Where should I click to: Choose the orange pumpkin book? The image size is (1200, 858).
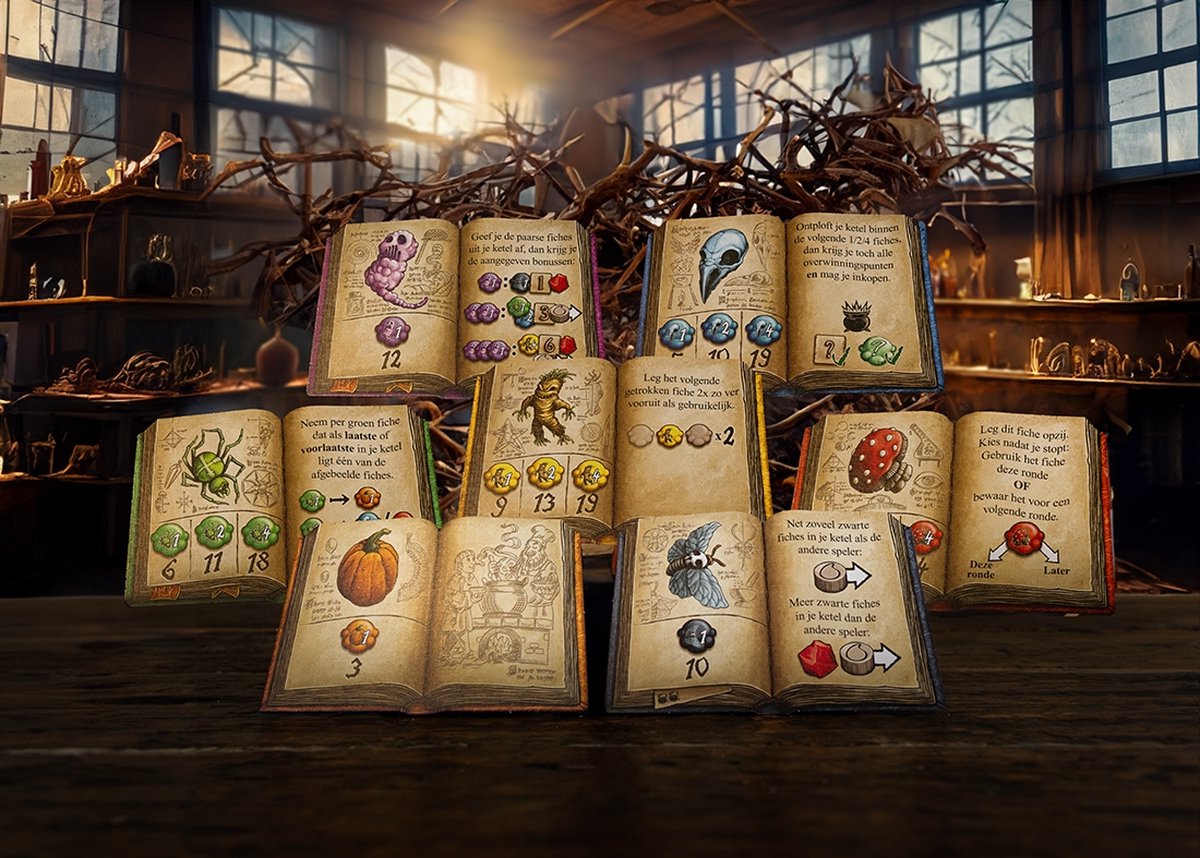coord(425,610)
